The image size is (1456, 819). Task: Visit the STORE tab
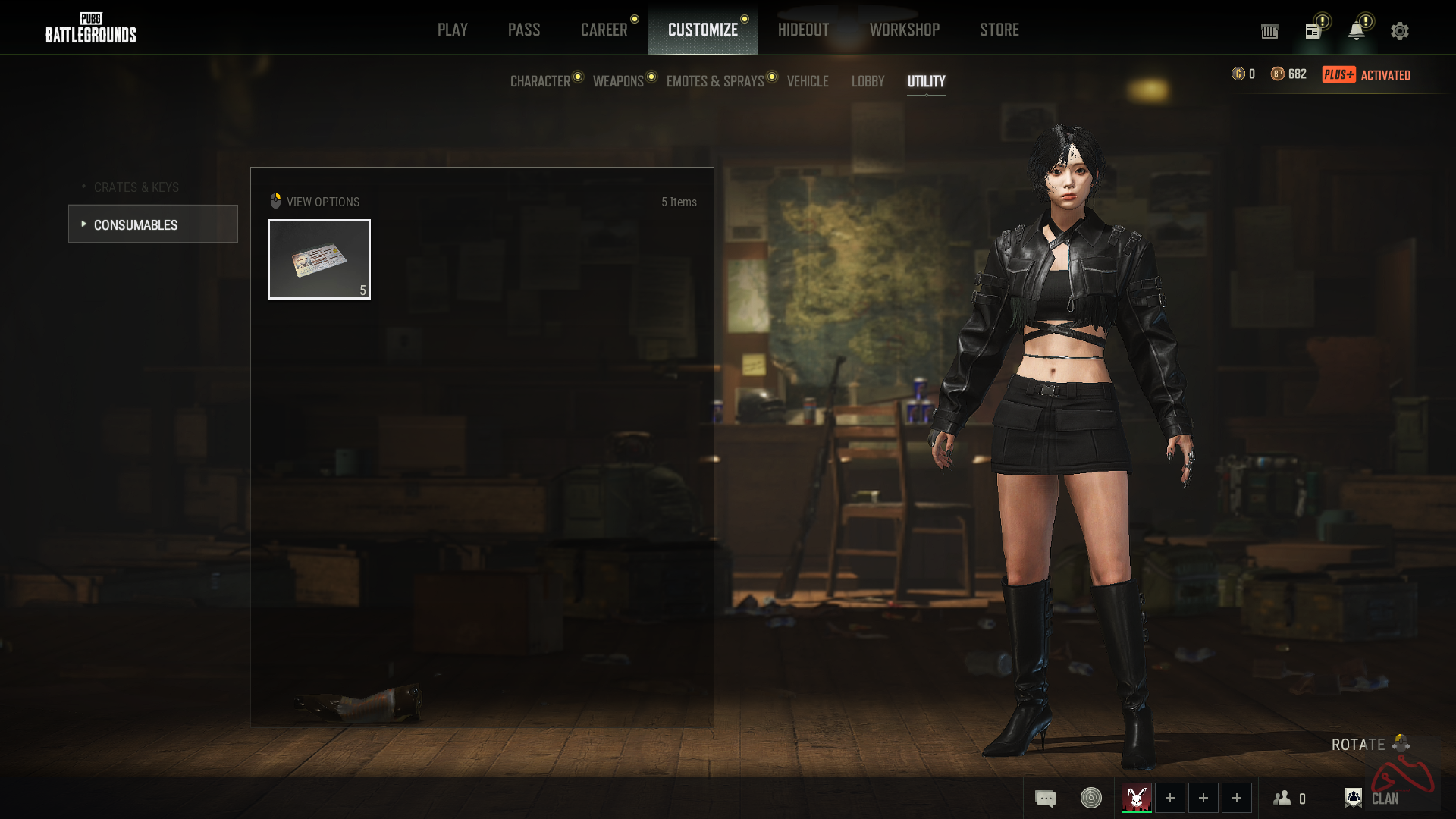[x=999, y=30]
